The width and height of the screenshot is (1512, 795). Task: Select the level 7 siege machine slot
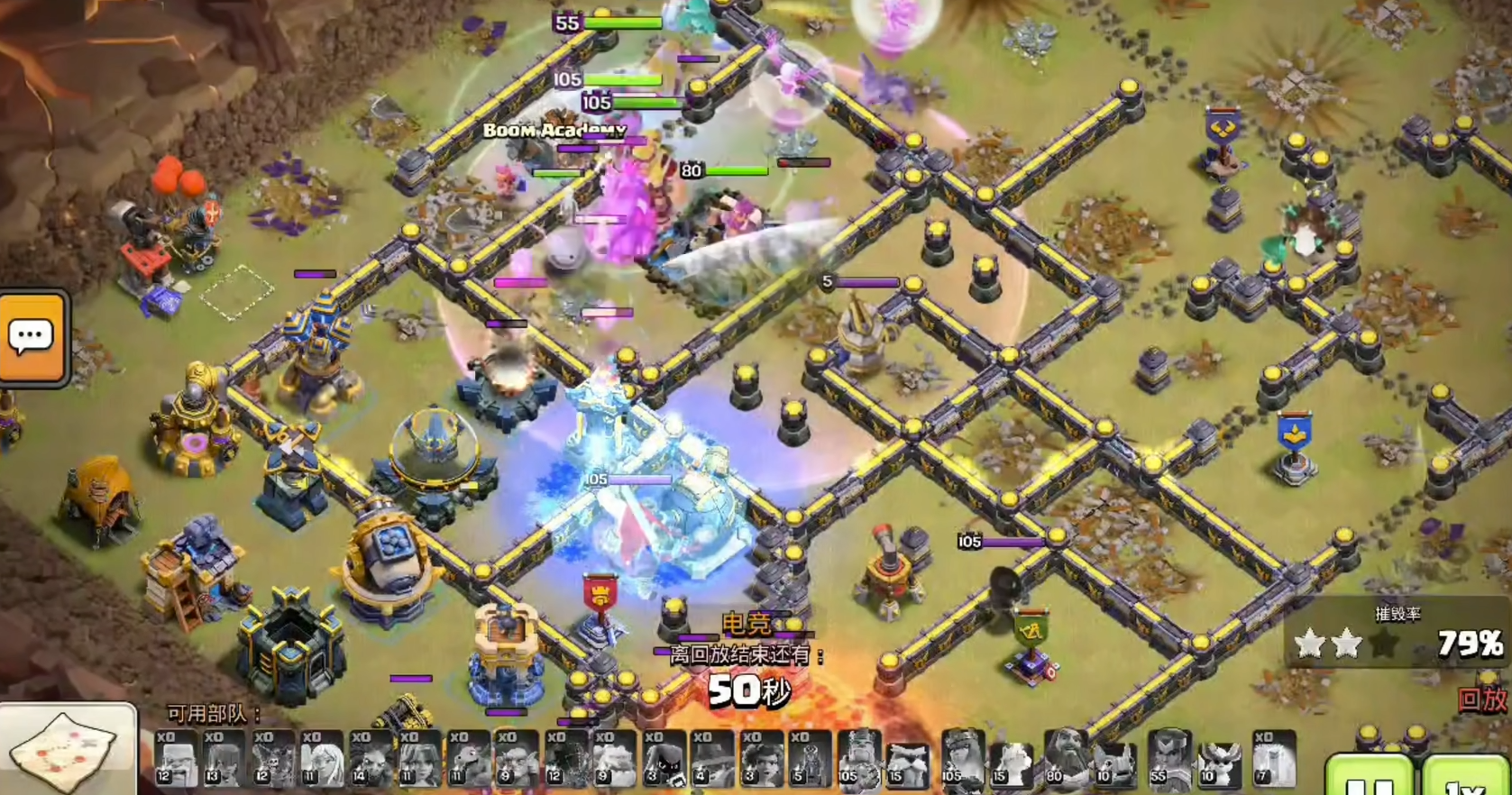[1273, 758]
